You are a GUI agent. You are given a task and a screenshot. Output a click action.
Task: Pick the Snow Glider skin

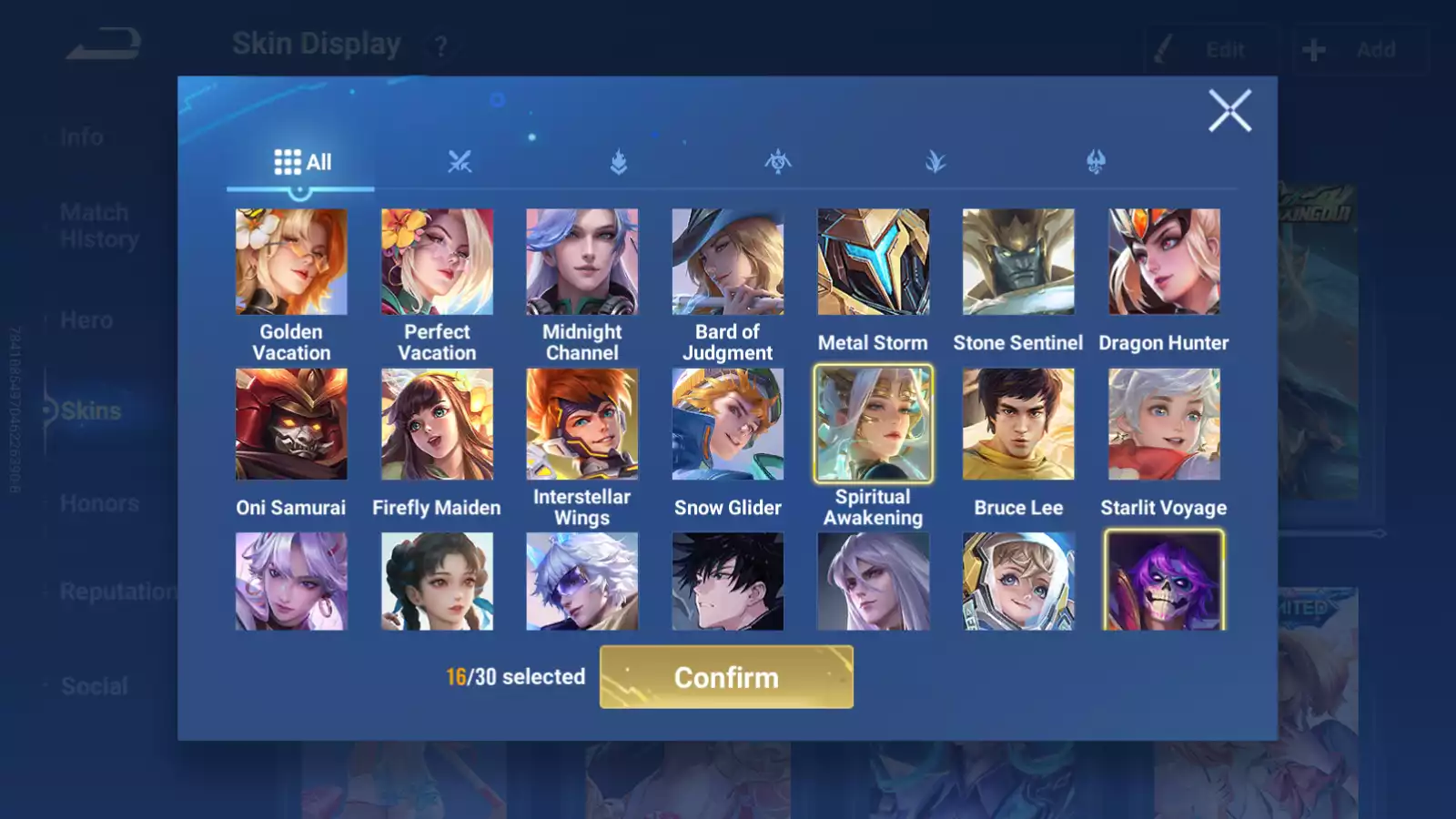[x=728, y=424]
